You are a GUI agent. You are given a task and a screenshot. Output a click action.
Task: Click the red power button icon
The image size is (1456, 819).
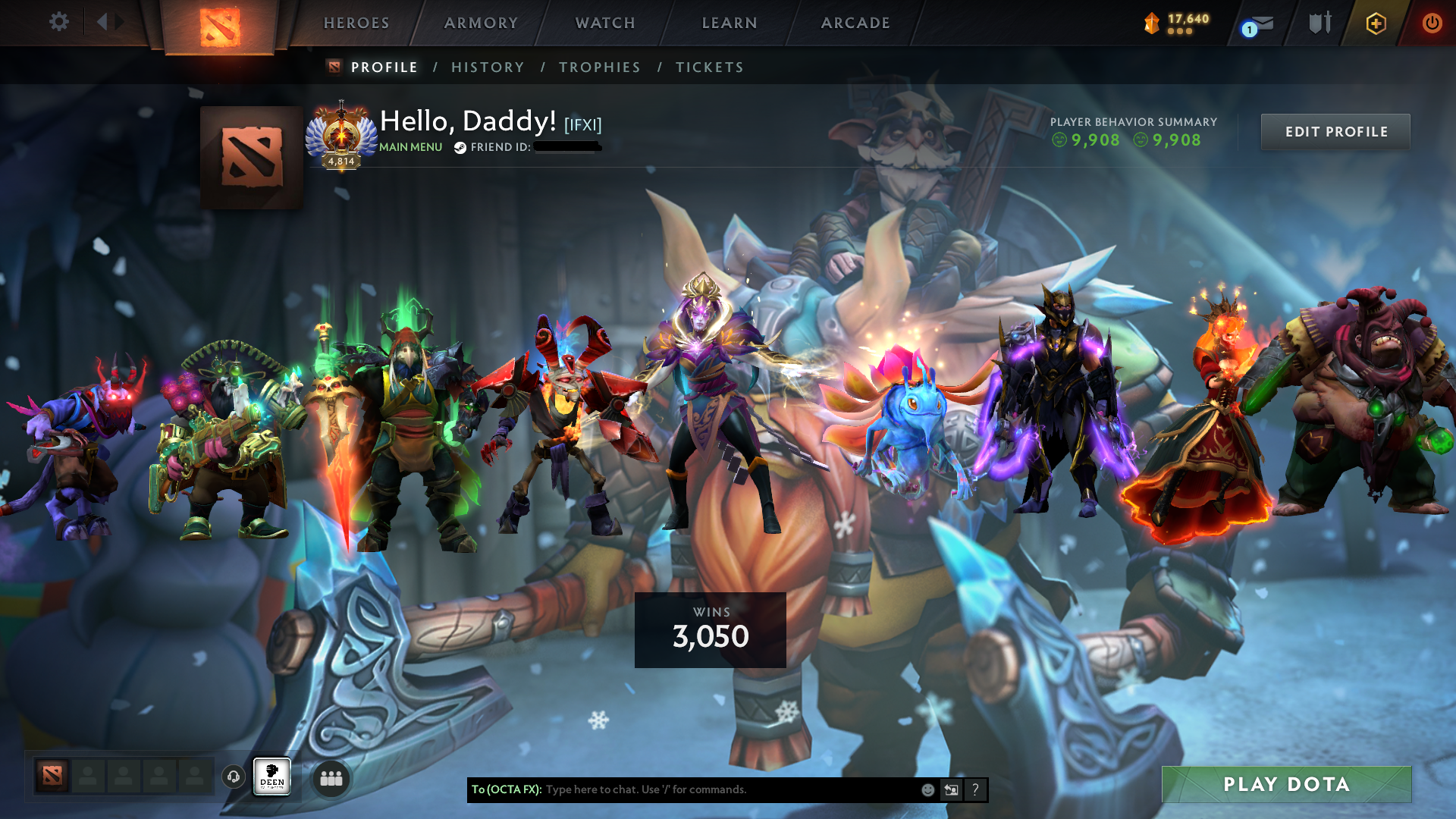[1432, 23]
